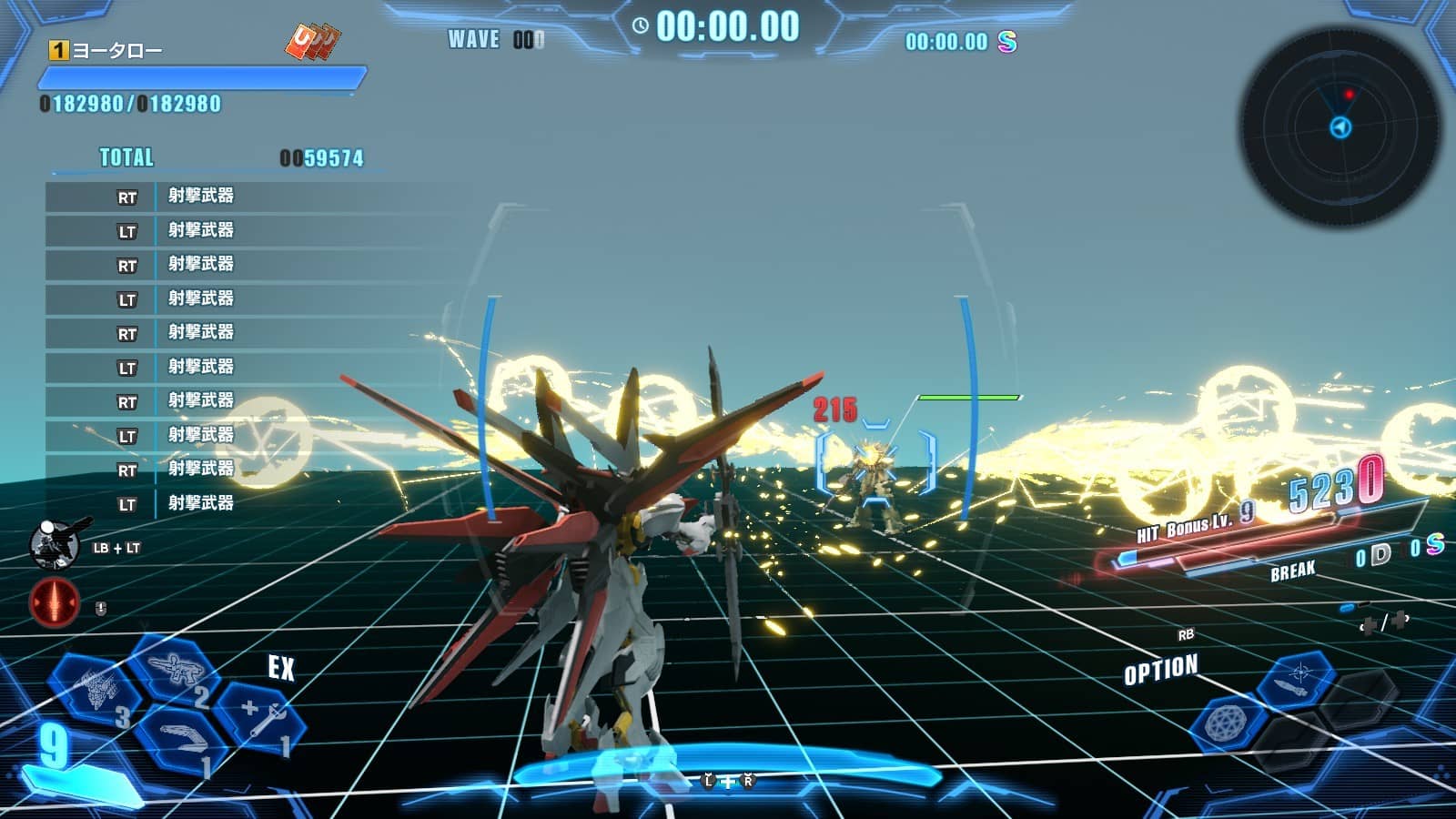Select the shield sphere OPTION skill hex
The width and height of the screenshot is (1456, 819).
coord(1225,722)
